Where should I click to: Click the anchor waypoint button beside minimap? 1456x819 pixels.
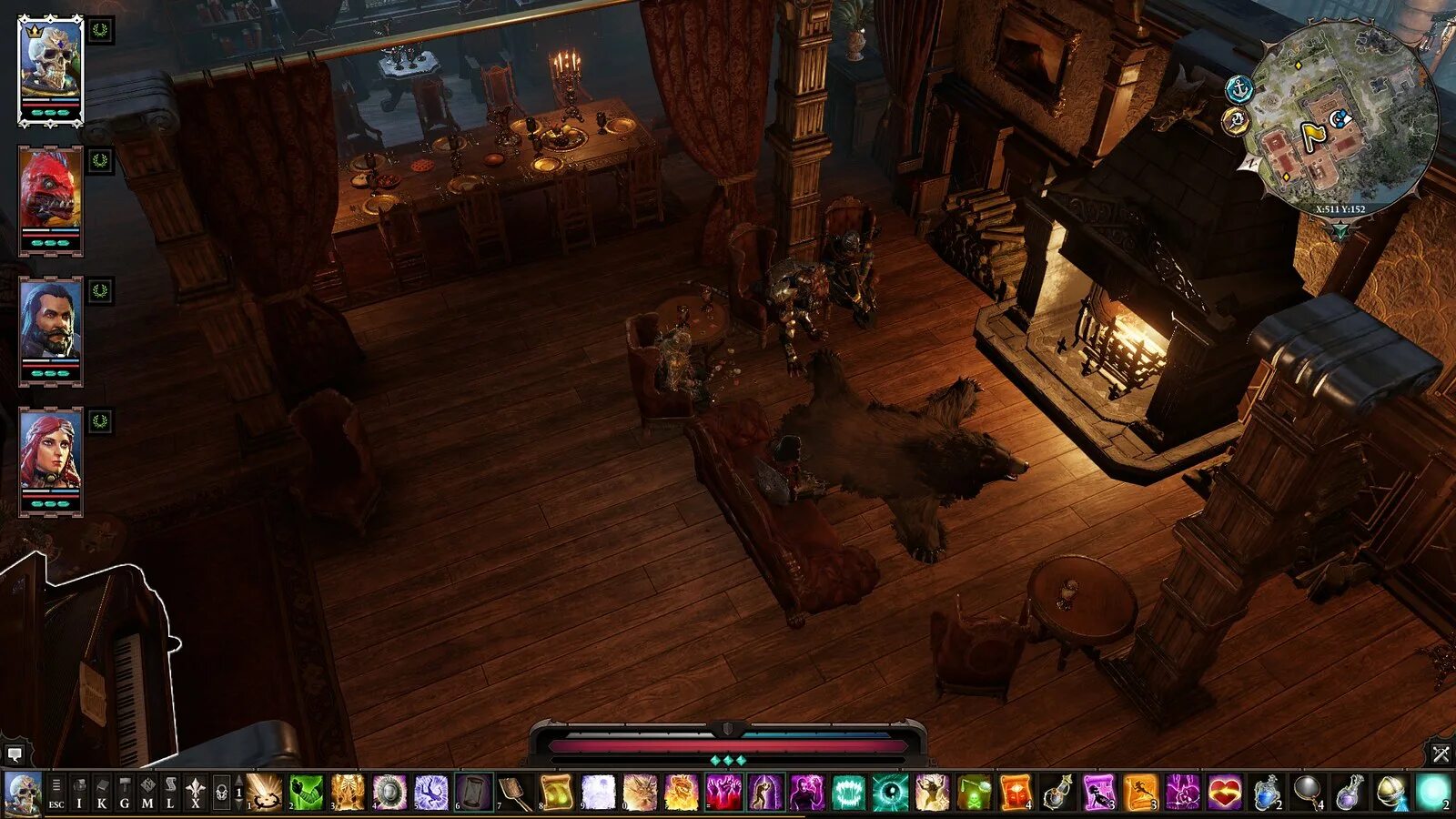pyautogui.click(x=1239, y=89)
